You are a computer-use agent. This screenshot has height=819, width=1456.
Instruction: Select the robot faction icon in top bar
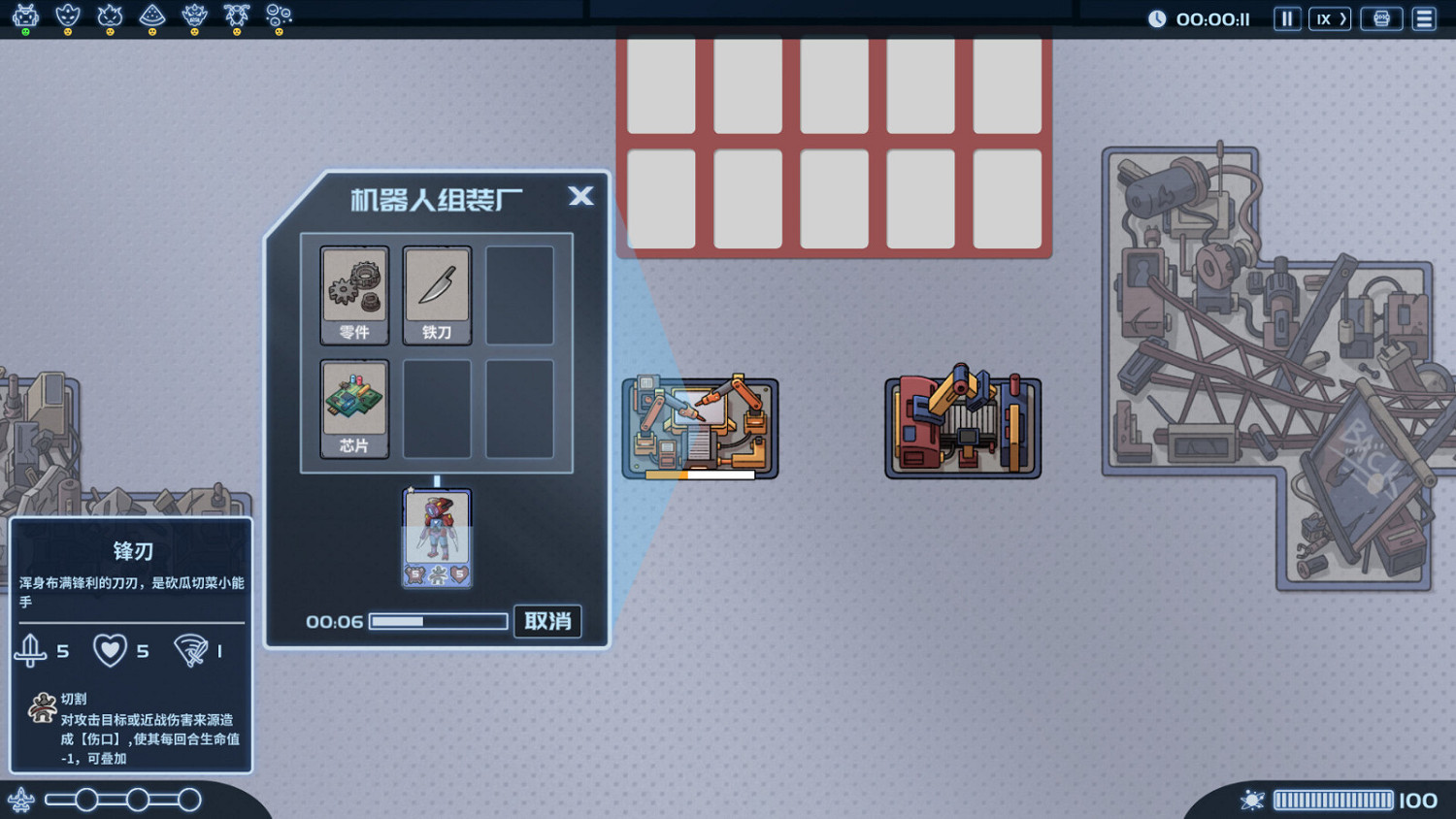[25, 16]
